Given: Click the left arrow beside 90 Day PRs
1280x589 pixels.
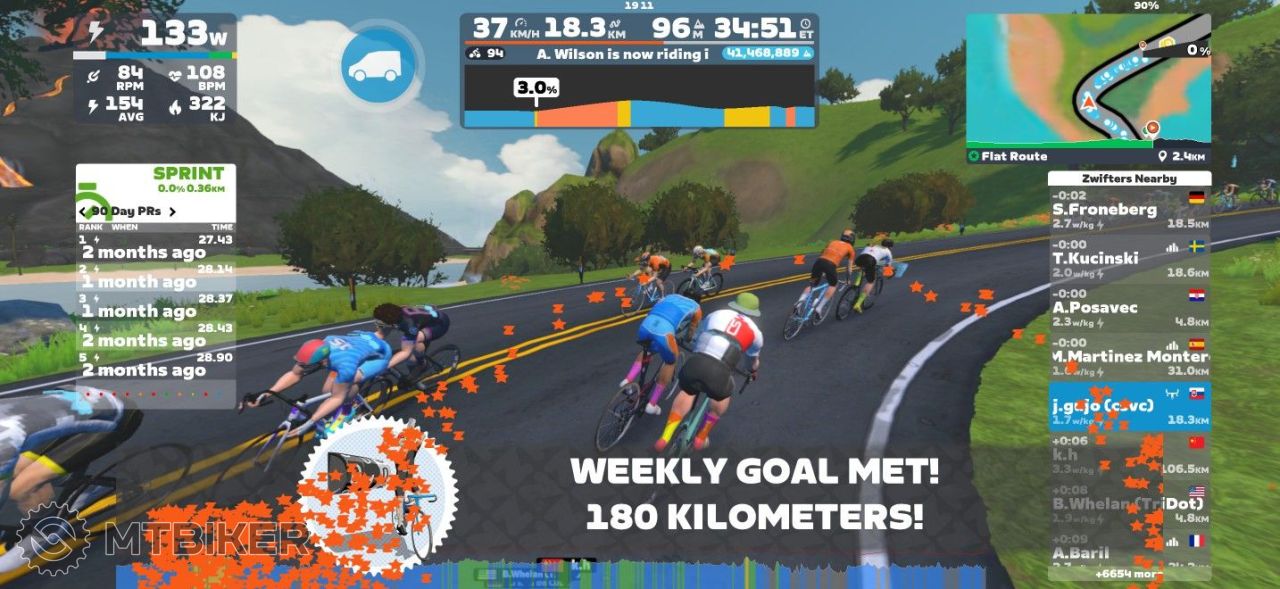Looking at the screenshot, I should click(82, 212).
